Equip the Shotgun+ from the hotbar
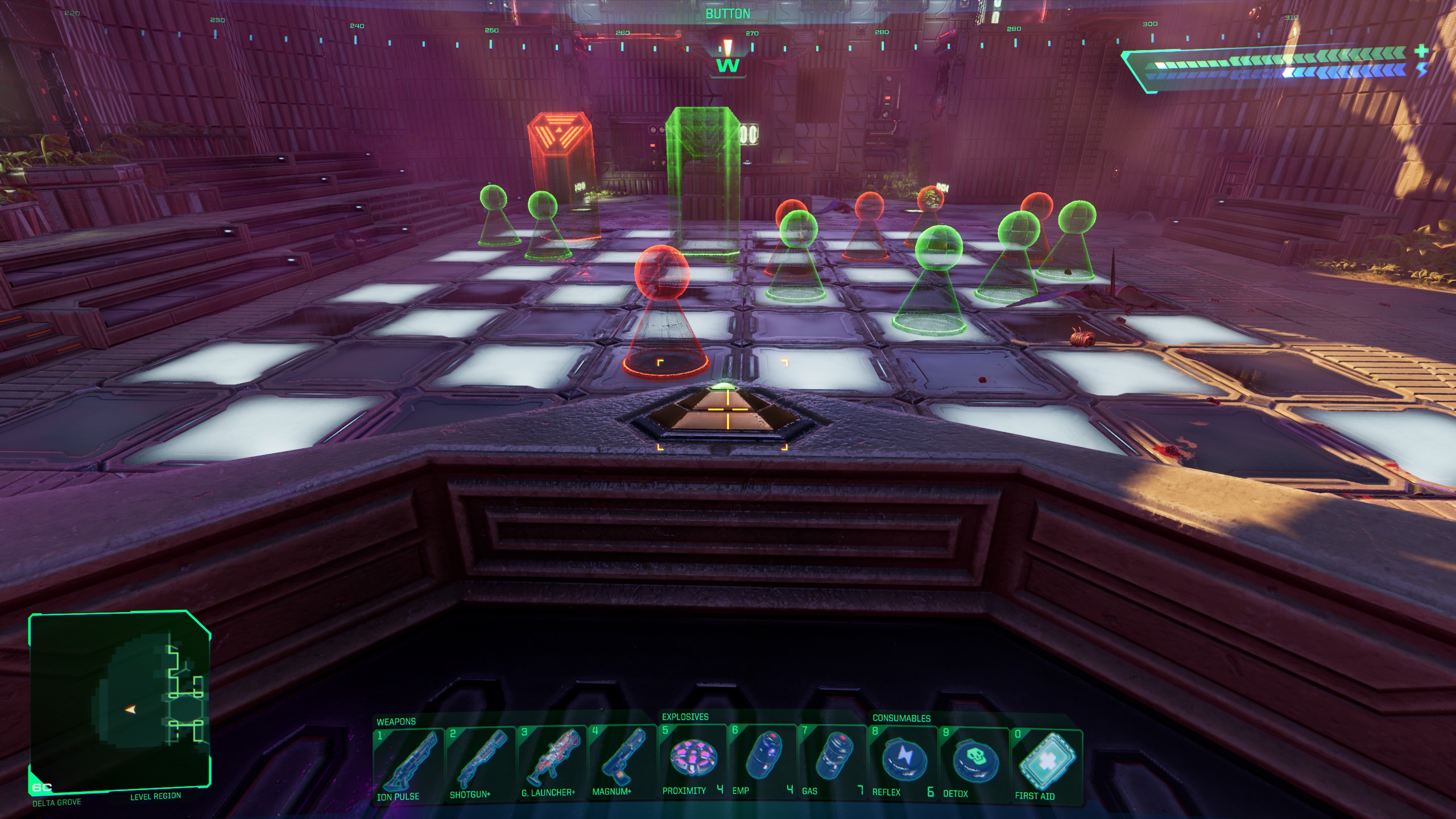This screenshot has width=1456, height=819. [479, 764]
